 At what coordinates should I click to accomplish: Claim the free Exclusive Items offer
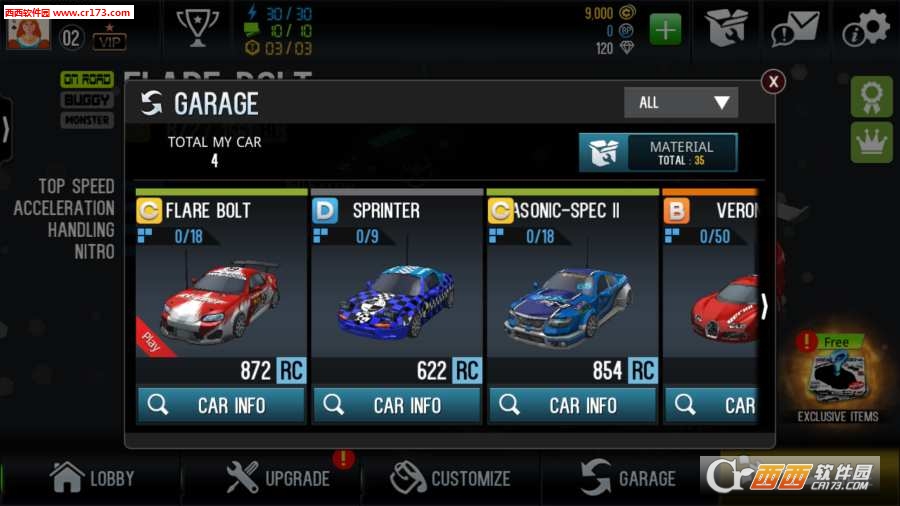[x=838, y=379]
